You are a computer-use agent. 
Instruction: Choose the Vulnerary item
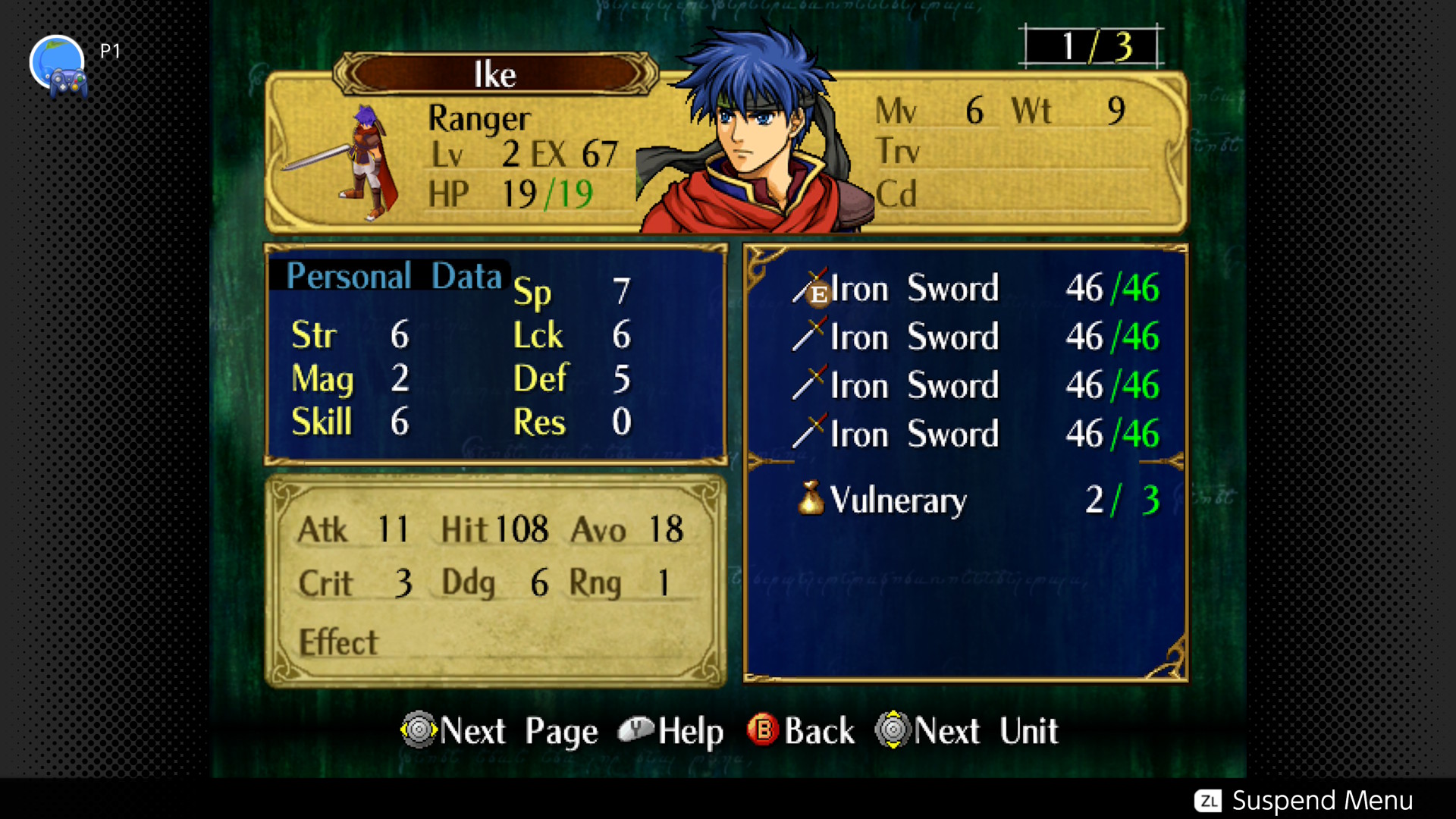pyautogui.click(x=897, y=500)
